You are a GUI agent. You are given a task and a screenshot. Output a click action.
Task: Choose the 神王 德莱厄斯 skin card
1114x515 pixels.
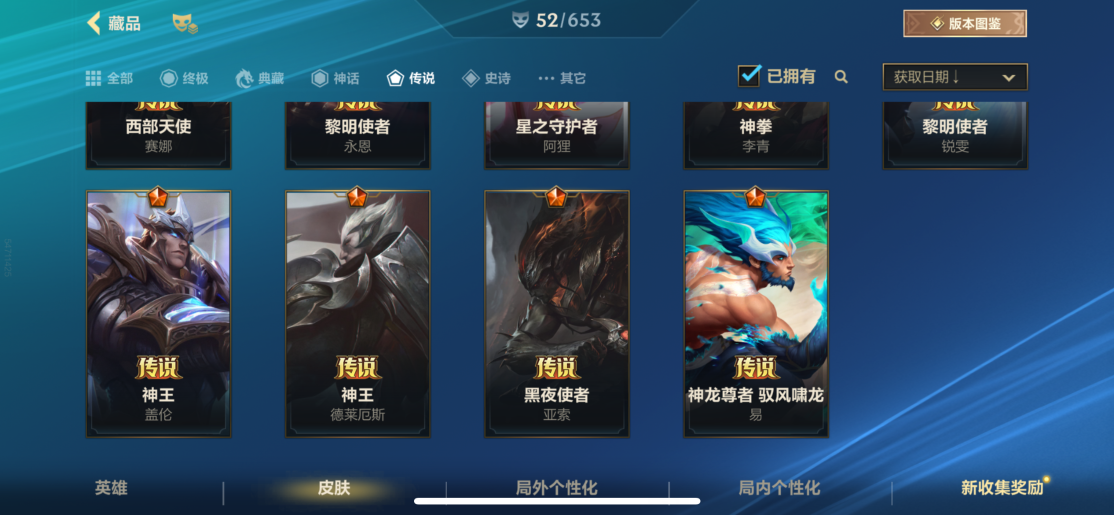(357, 313)
